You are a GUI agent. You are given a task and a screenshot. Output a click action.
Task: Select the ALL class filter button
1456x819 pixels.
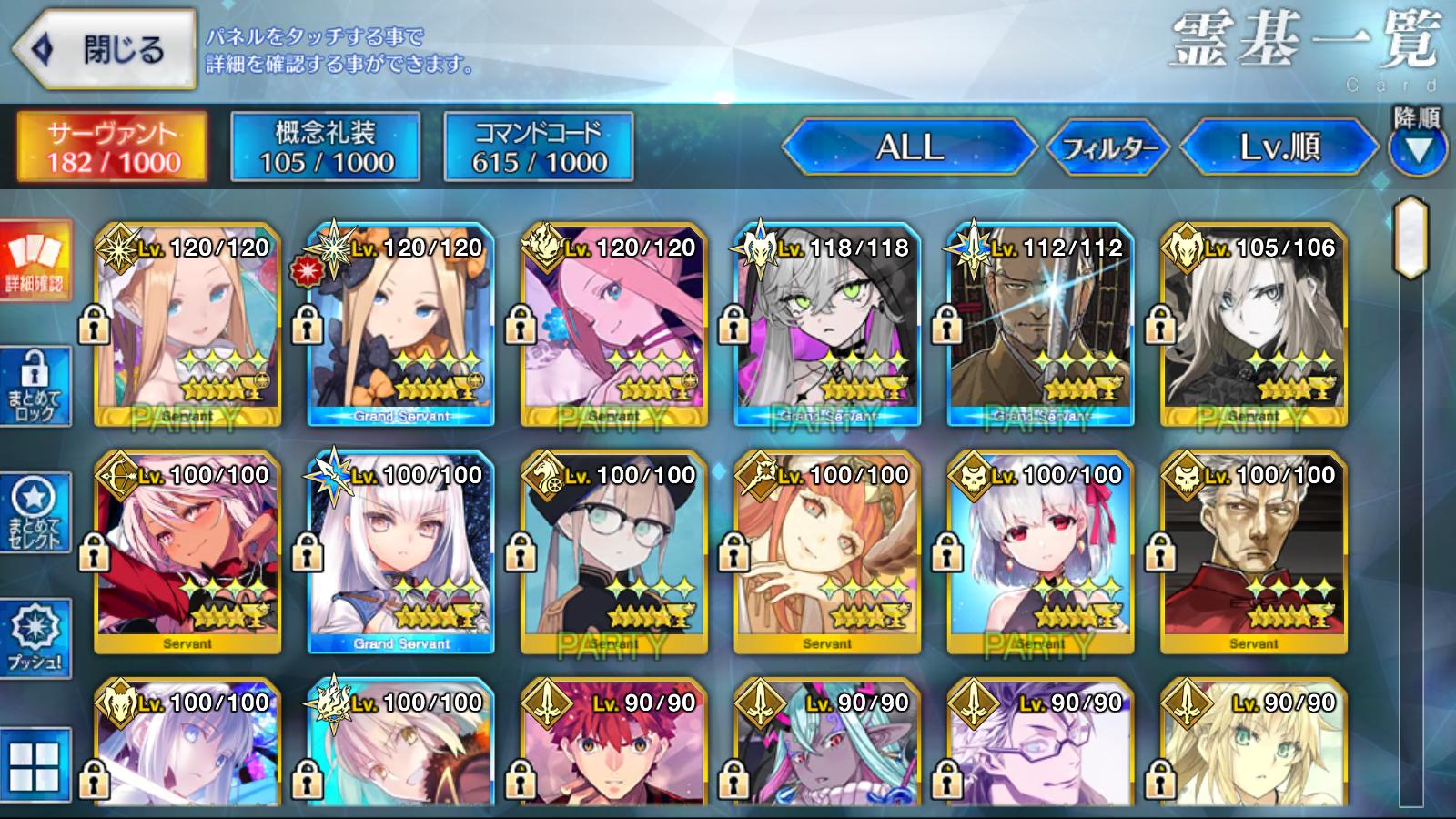click(909, 147)
